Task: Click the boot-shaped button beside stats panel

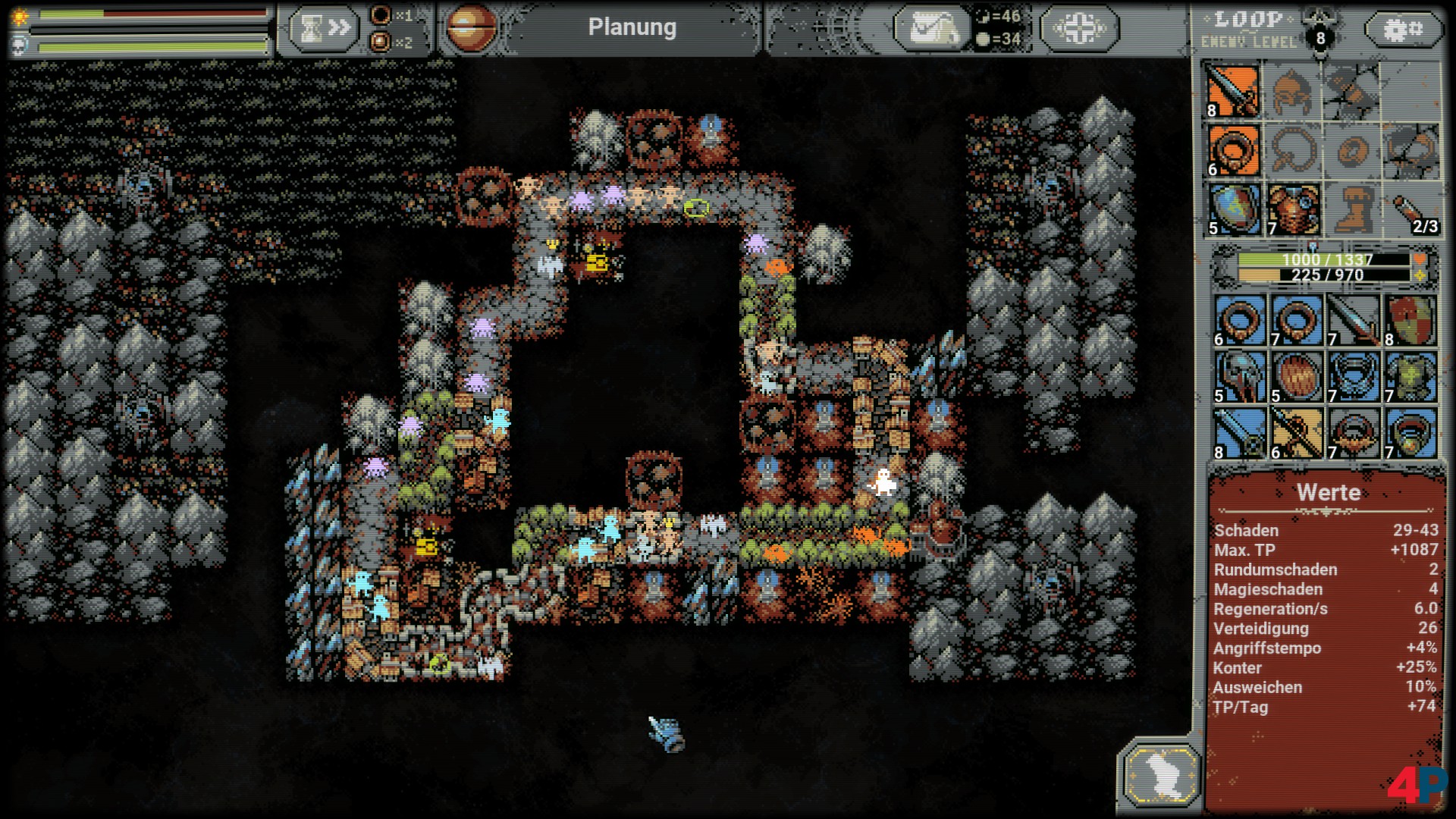Action: 1161,774
